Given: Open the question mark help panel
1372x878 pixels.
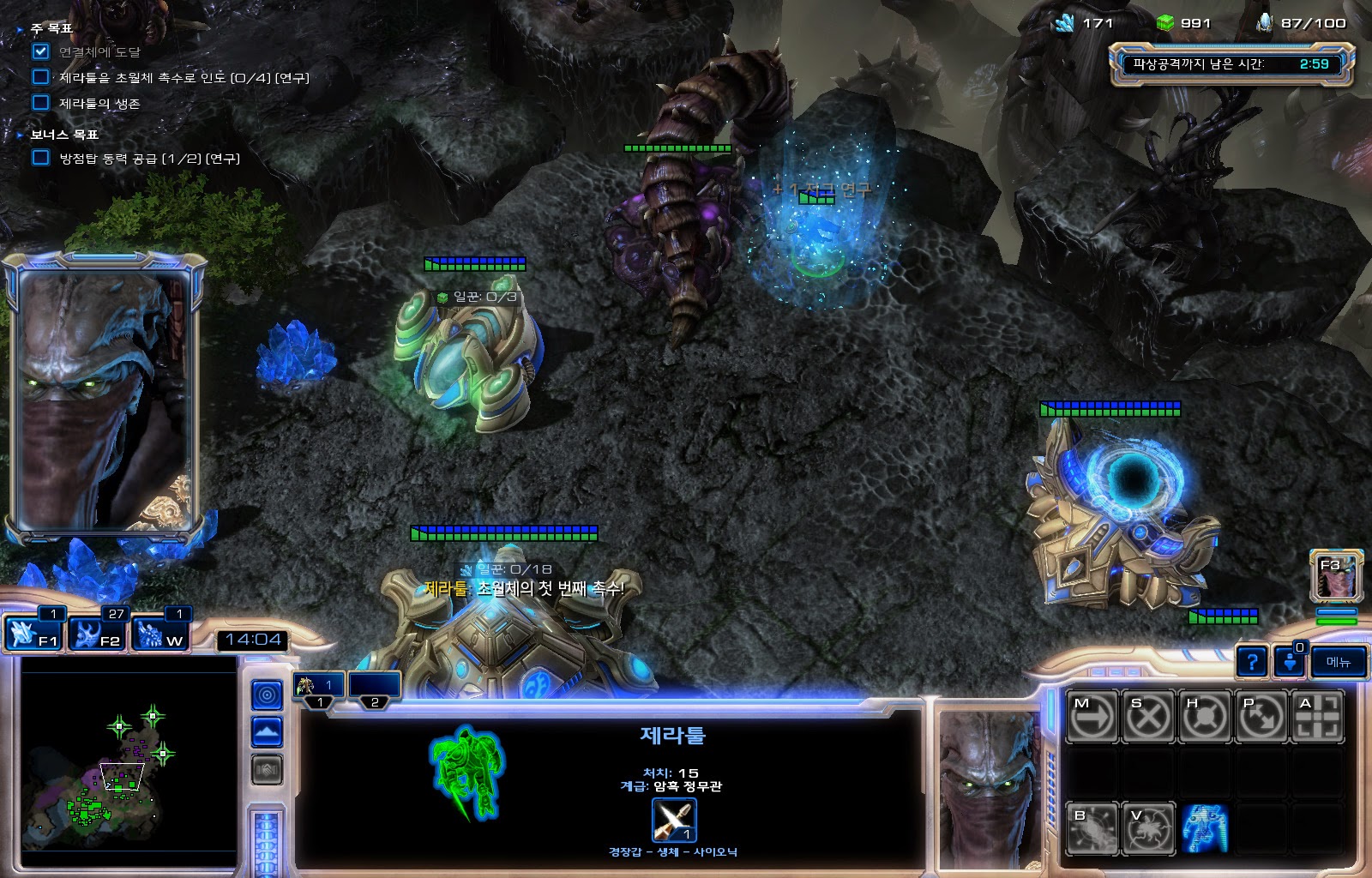Looking at the screenshot, I should (1252, 662).
